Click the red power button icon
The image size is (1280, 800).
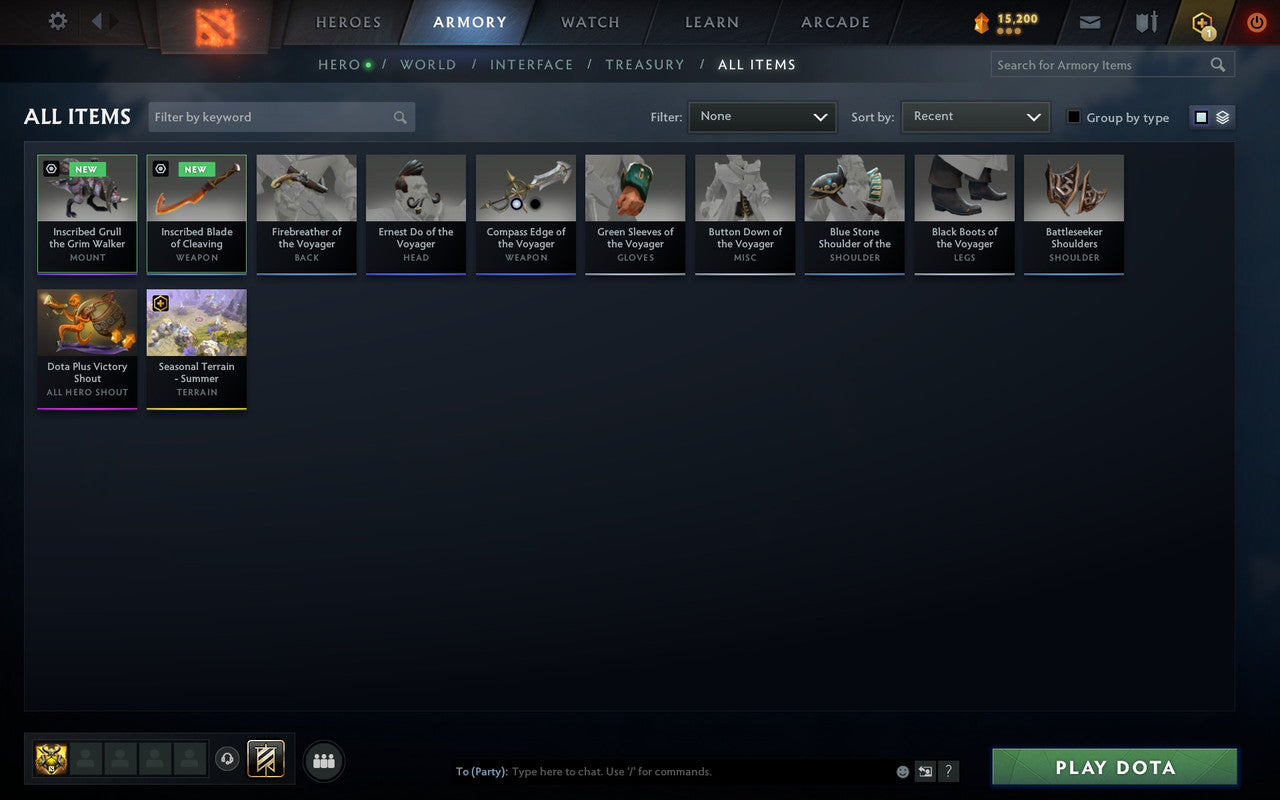[x=1256, y=22]
